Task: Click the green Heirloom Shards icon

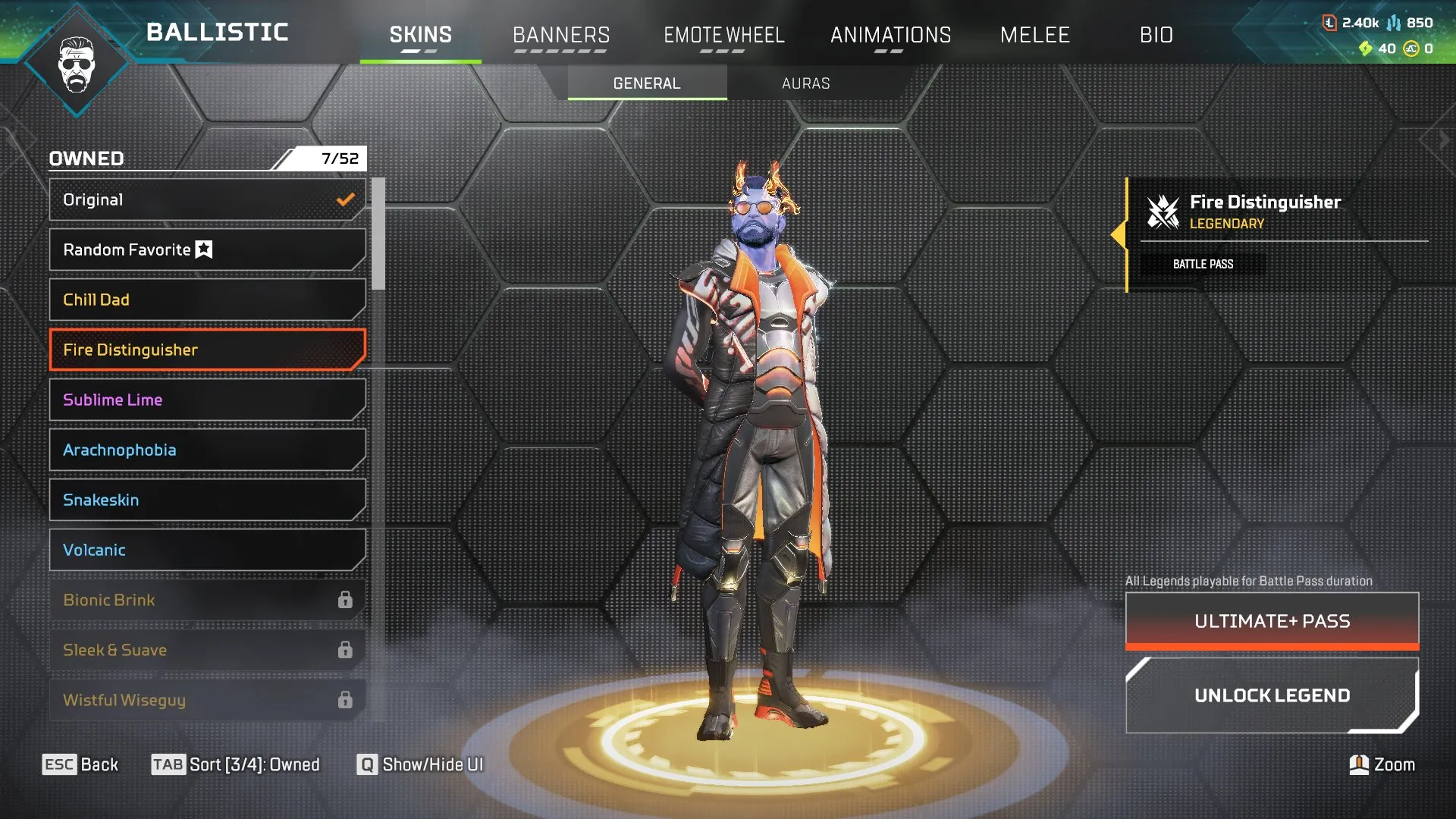Action: click(x=1364, y=49)
